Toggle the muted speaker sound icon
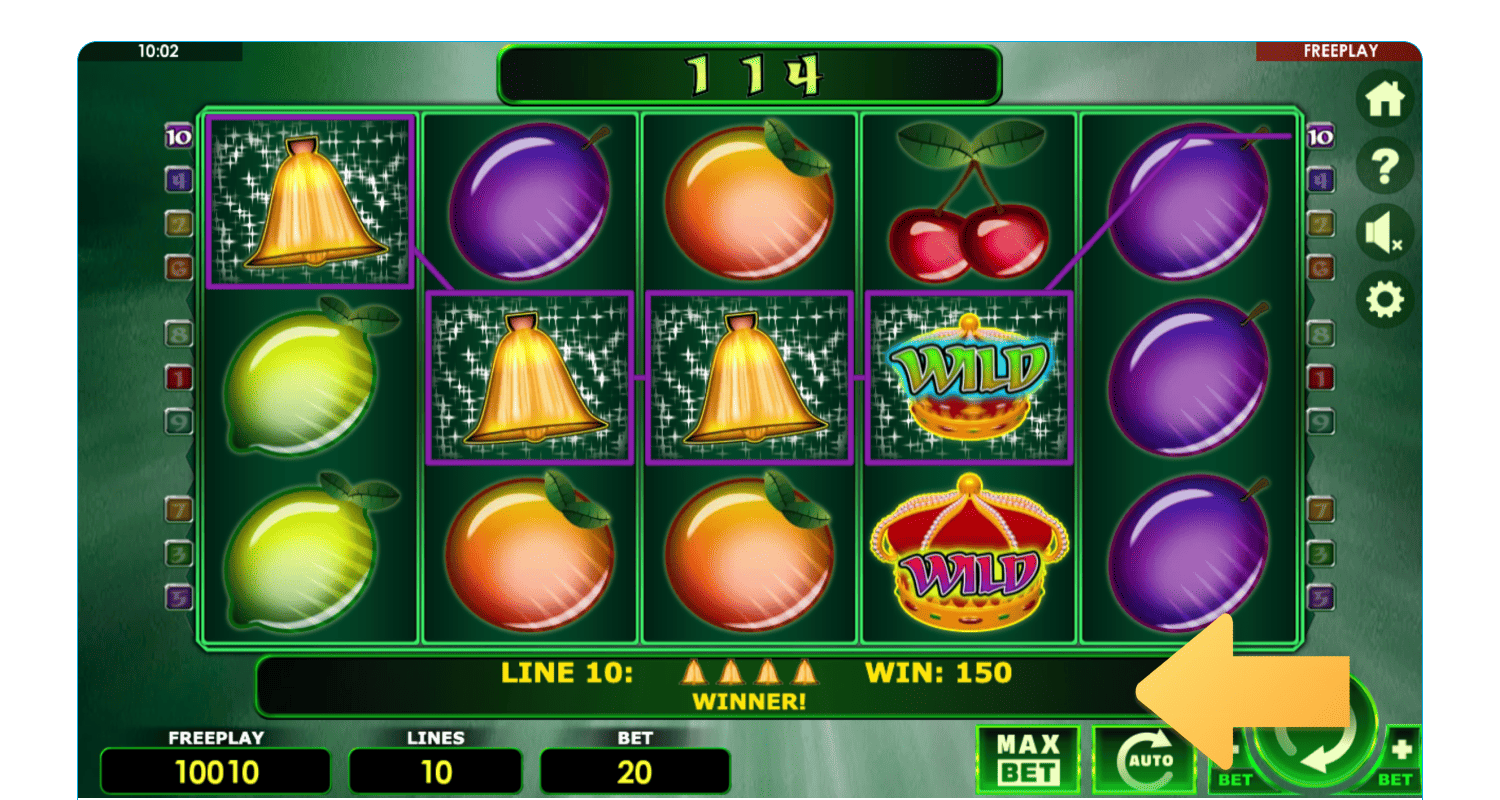Viewport: 1500px width, 800px height. (1385, 233)
